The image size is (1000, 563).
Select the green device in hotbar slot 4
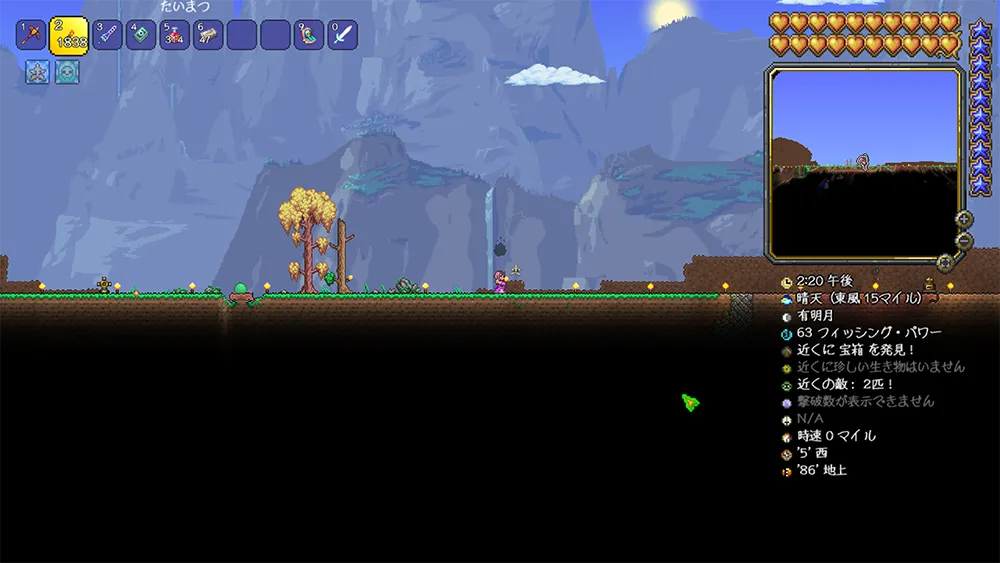tap(141, 36)
